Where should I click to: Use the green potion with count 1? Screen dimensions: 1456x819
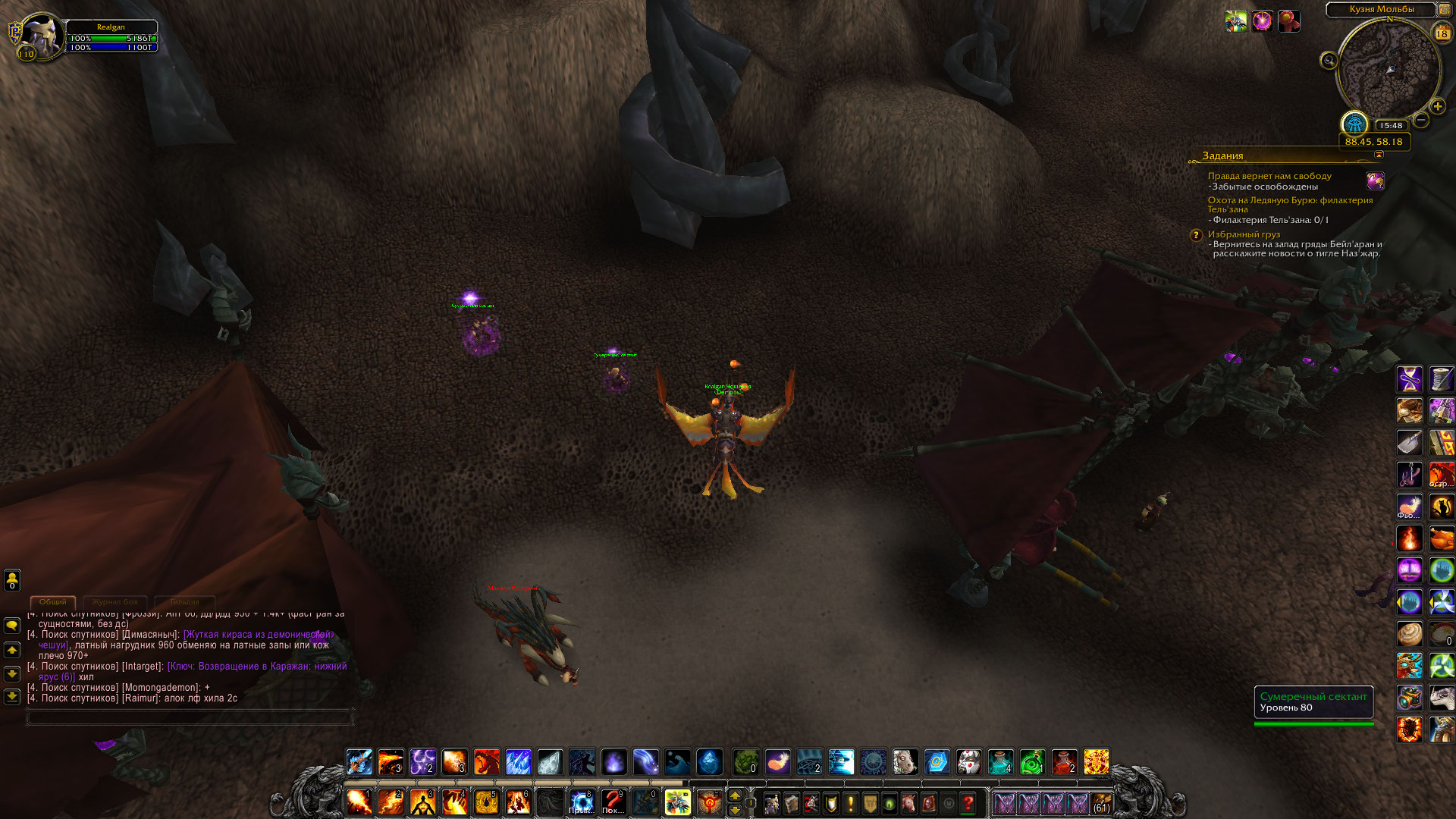pos(1032,761)
